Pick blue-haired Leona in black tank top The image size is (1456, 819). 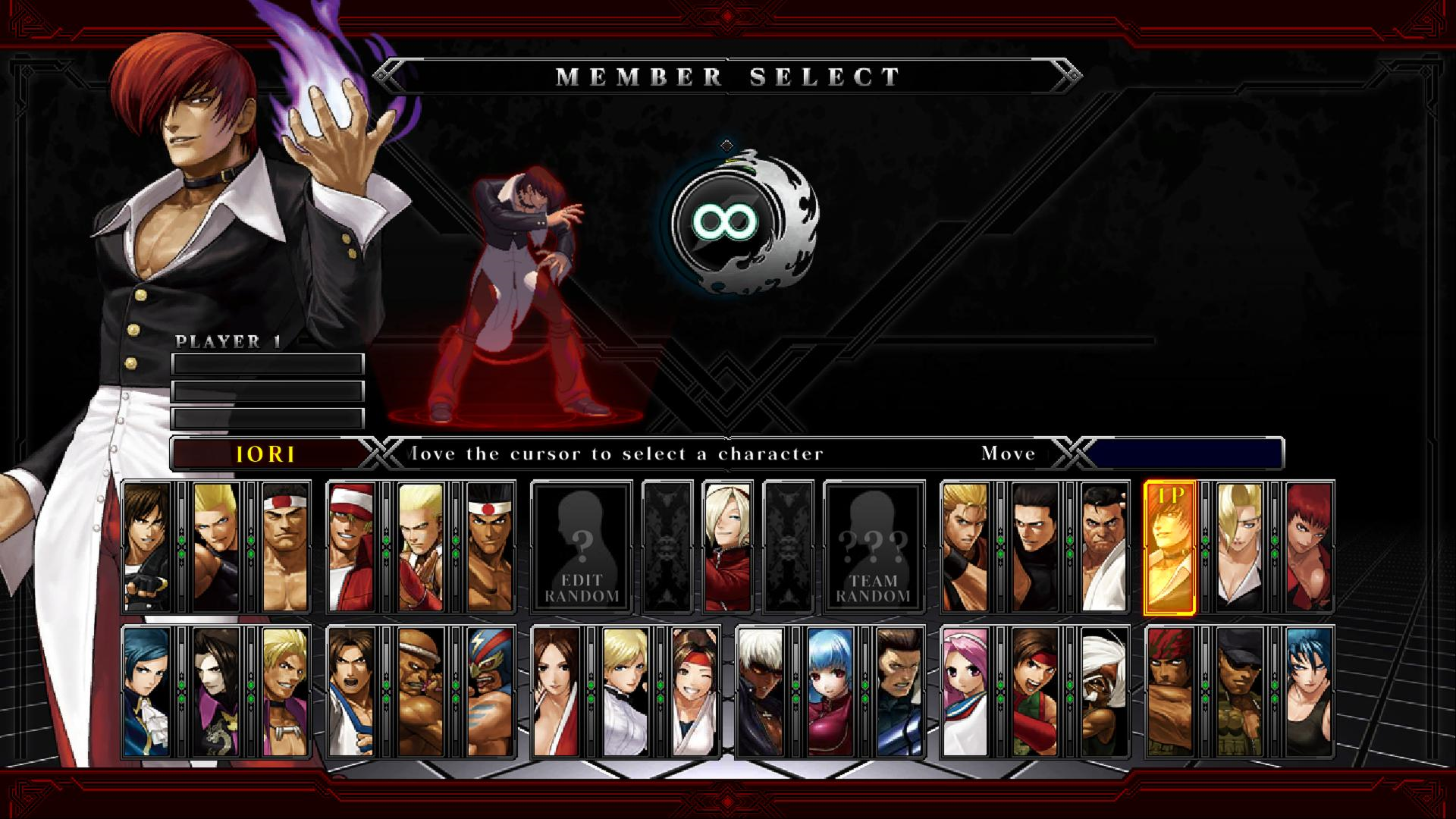pyautogui.click(x=1309, y=692)
